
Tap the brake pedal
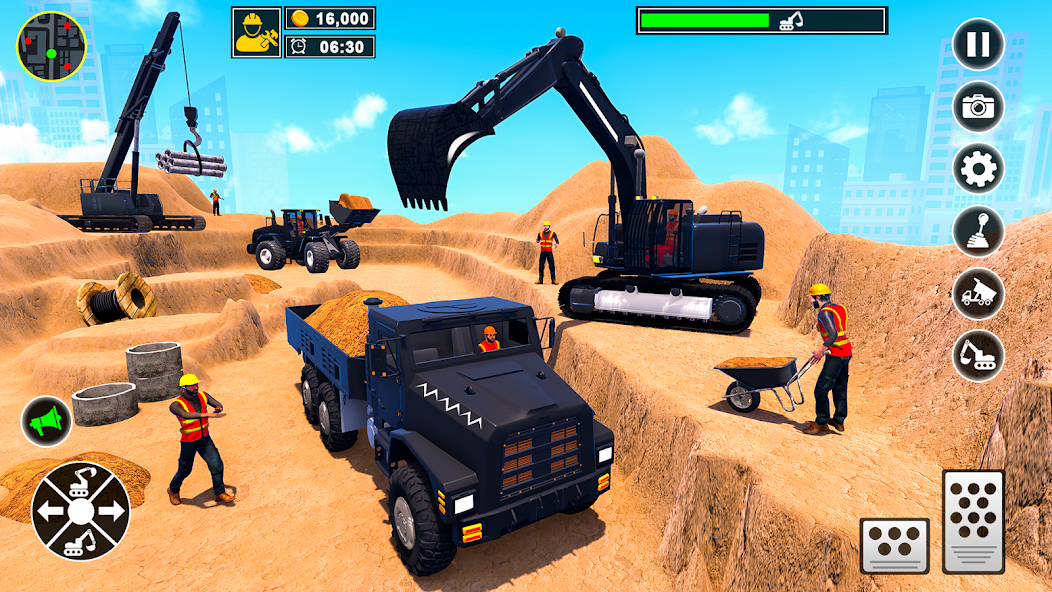point(895,545)
